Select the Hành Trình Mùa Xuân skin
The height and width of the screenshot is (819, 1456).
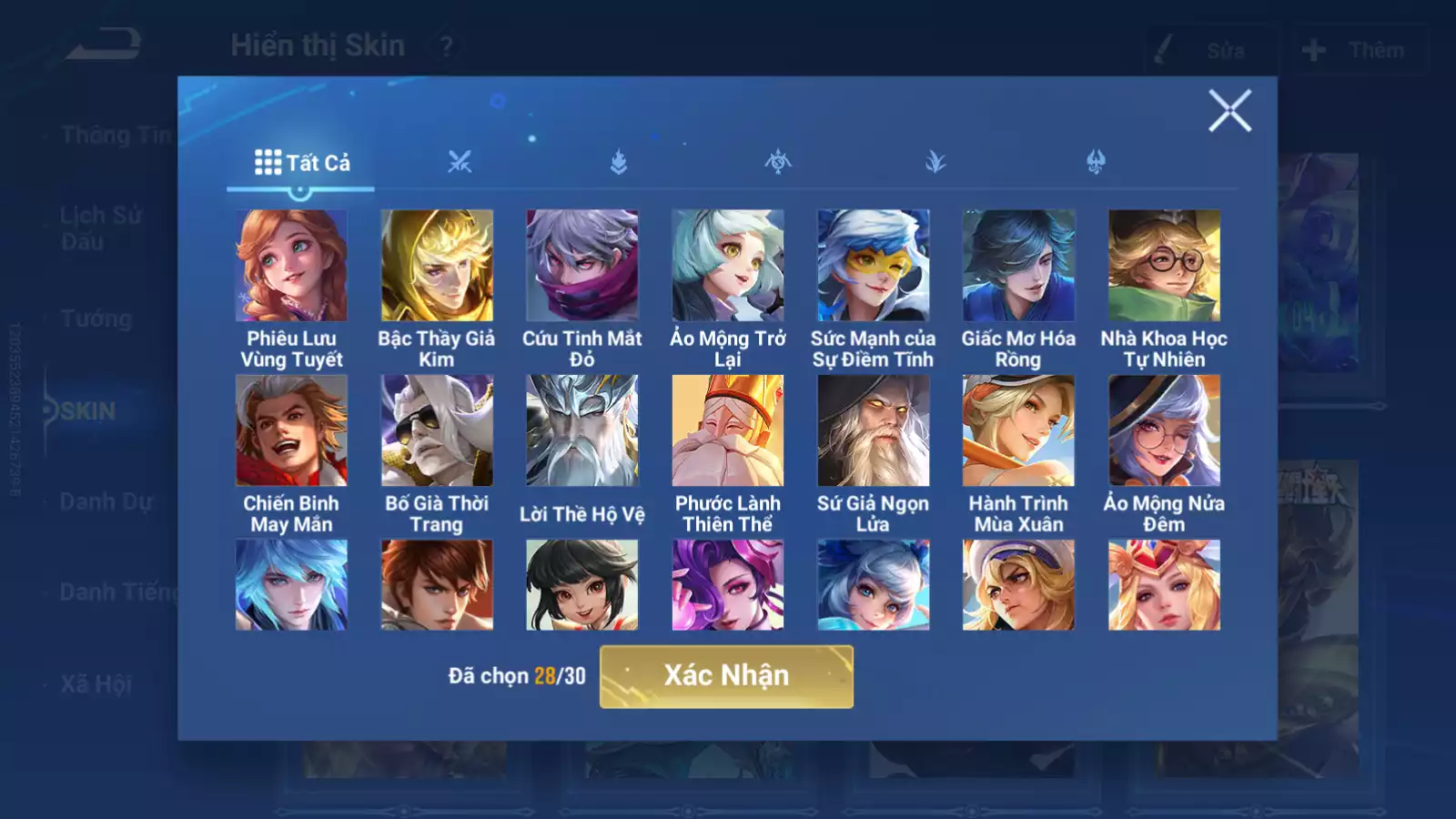(1018, 430)
